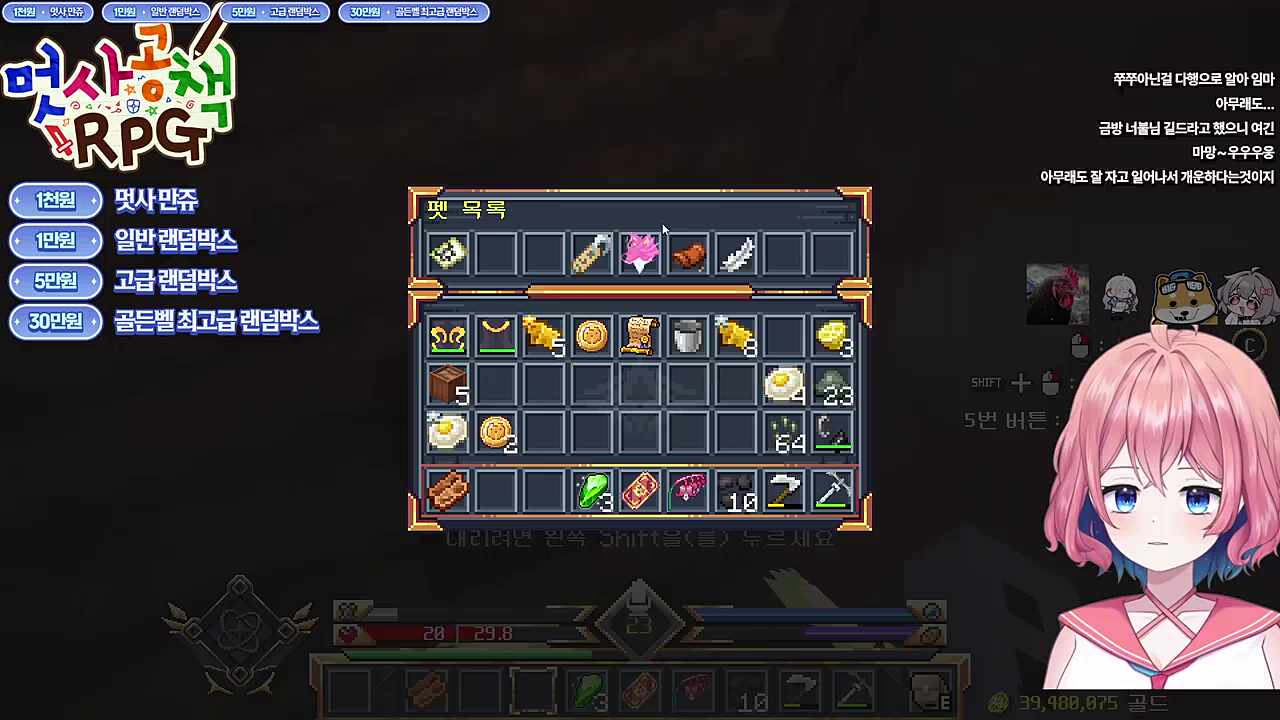Select the stack of 64 seeds
Screen dimensions: 1280x720
(x=784, y=432)
